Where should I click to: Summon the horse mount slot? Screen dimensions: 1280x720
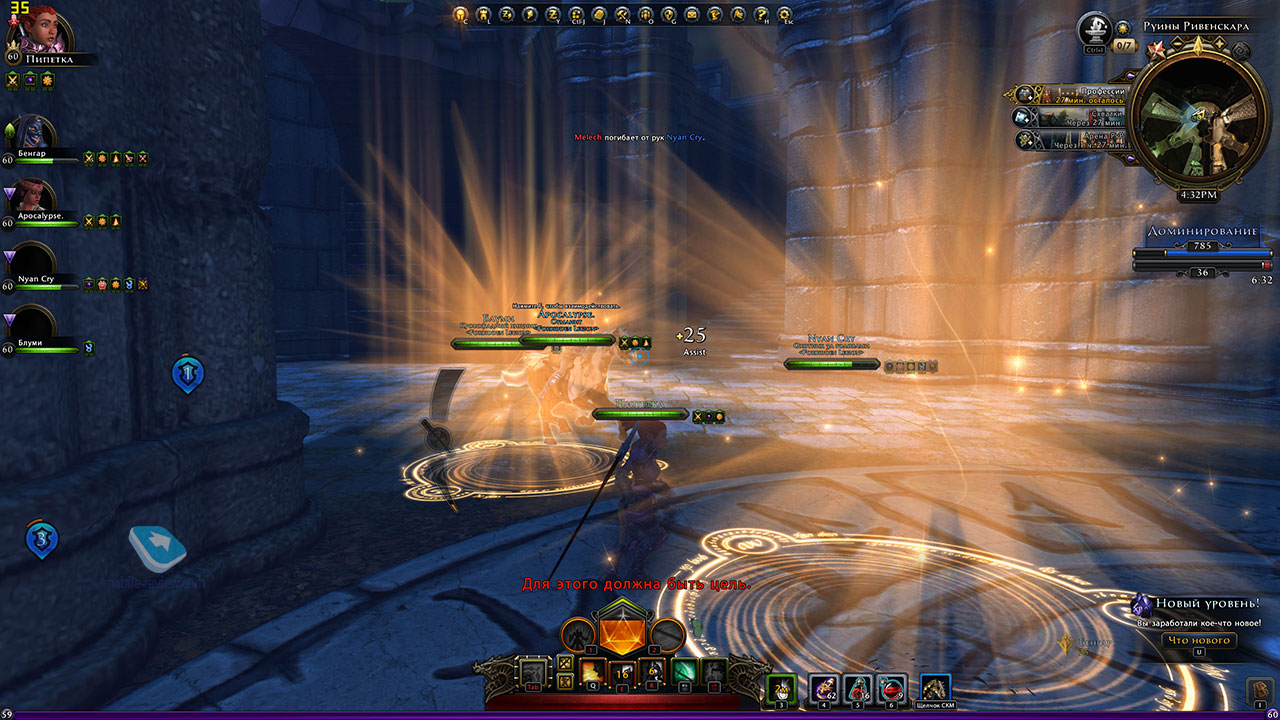click(x=935, y=688)
